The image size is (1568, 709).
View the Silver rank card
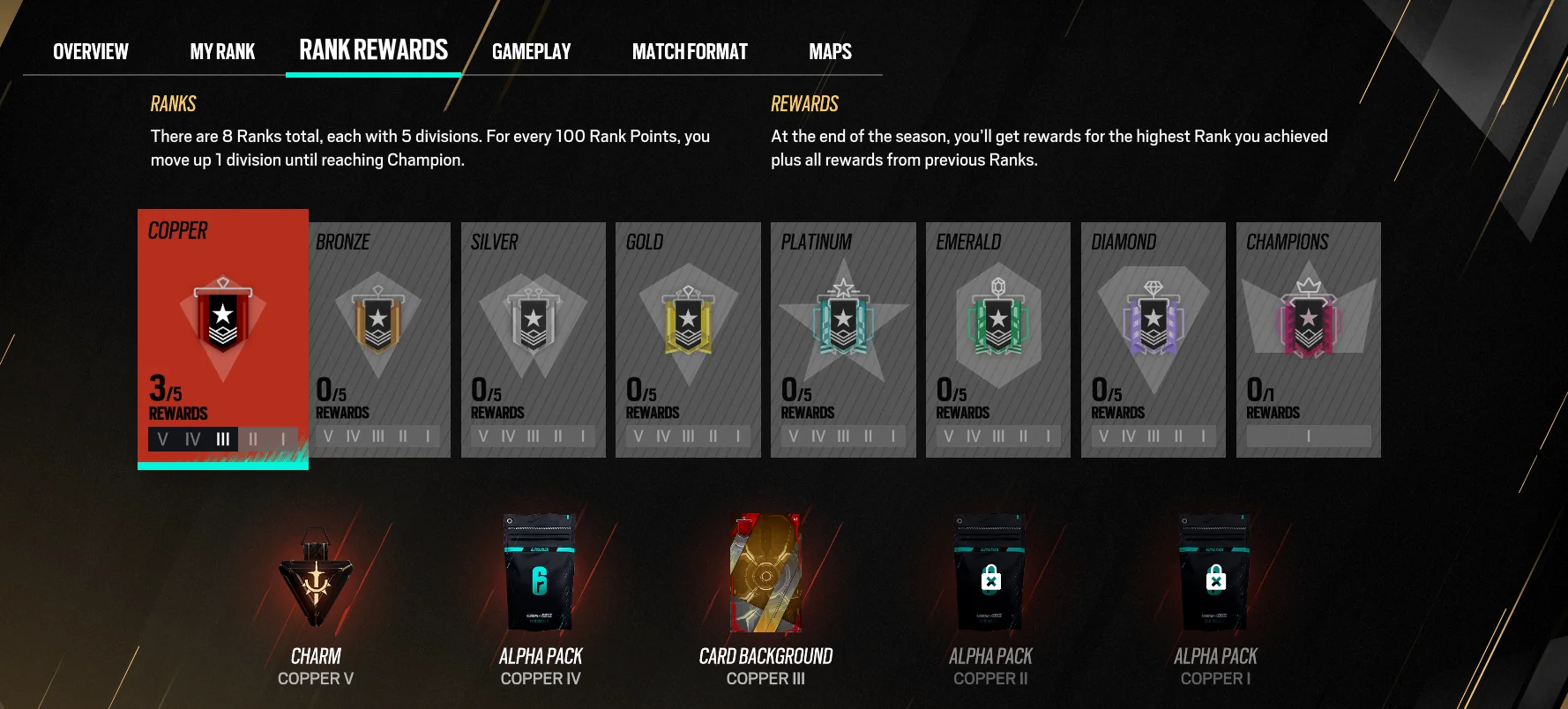click(533, 340)
